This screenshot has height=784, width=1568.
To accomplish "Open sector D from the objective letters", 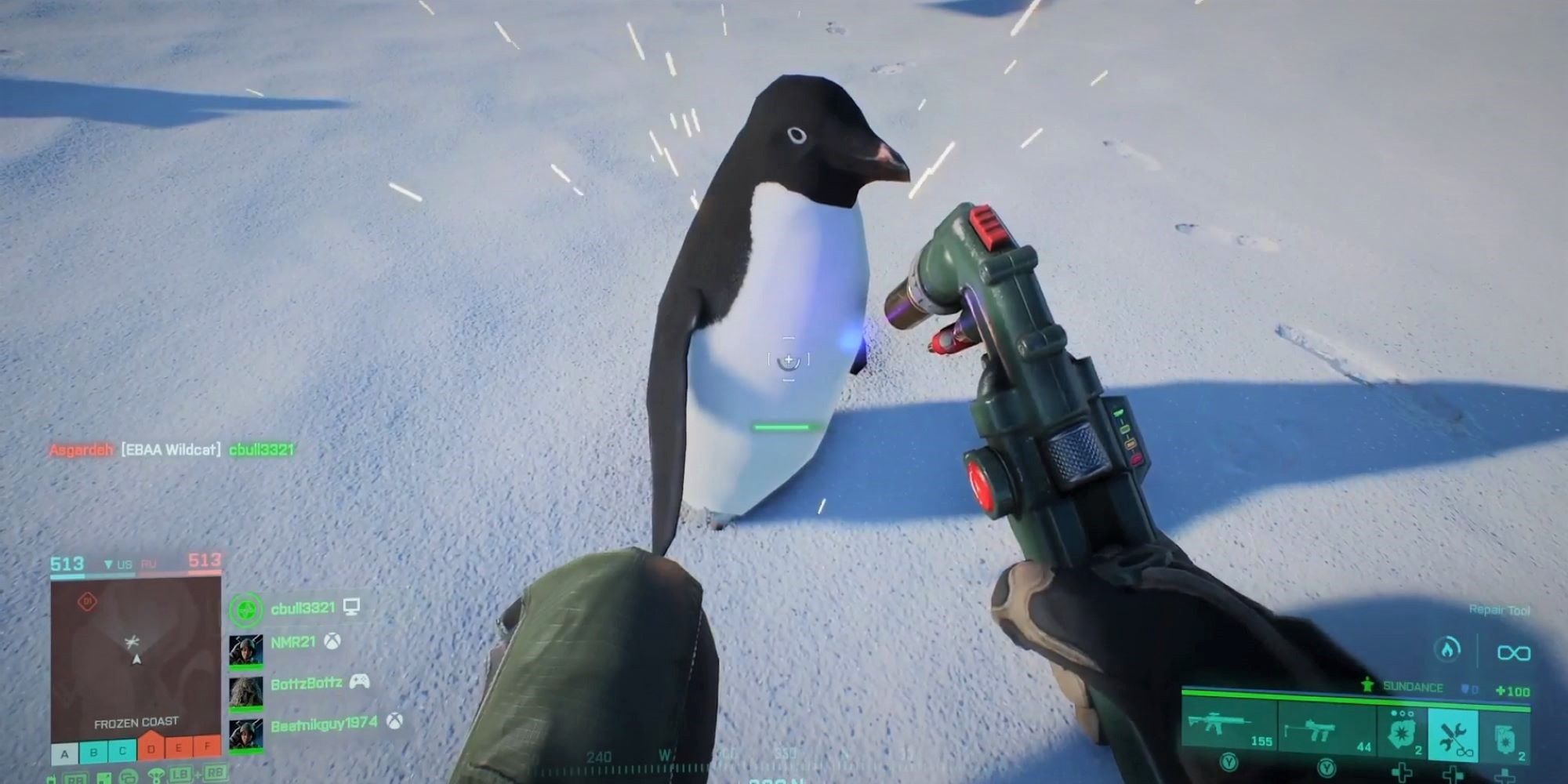I will 152,750.
